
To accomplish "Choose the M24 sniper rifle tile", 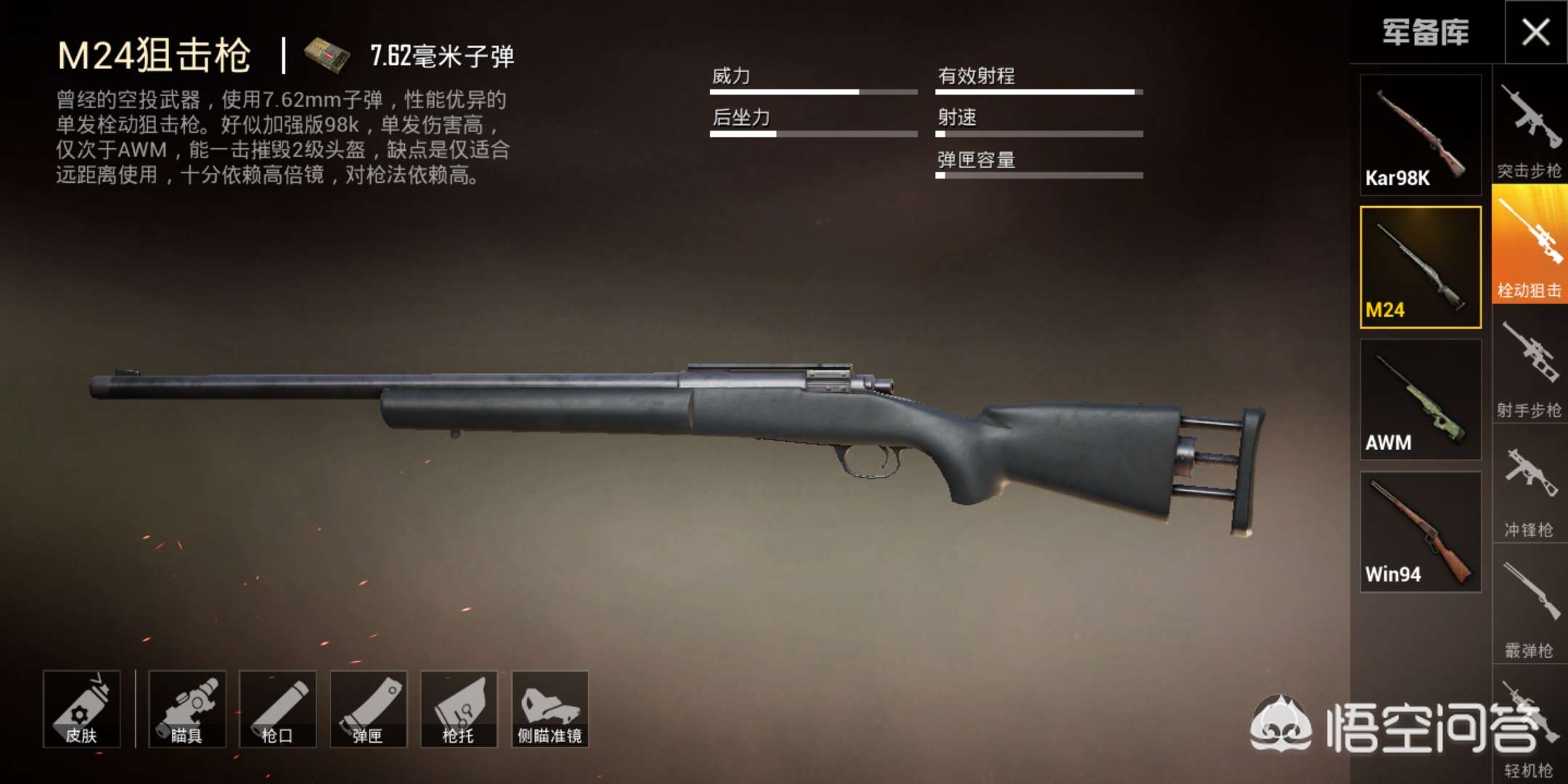I will pyautogui.click(x=1420, y=267).
